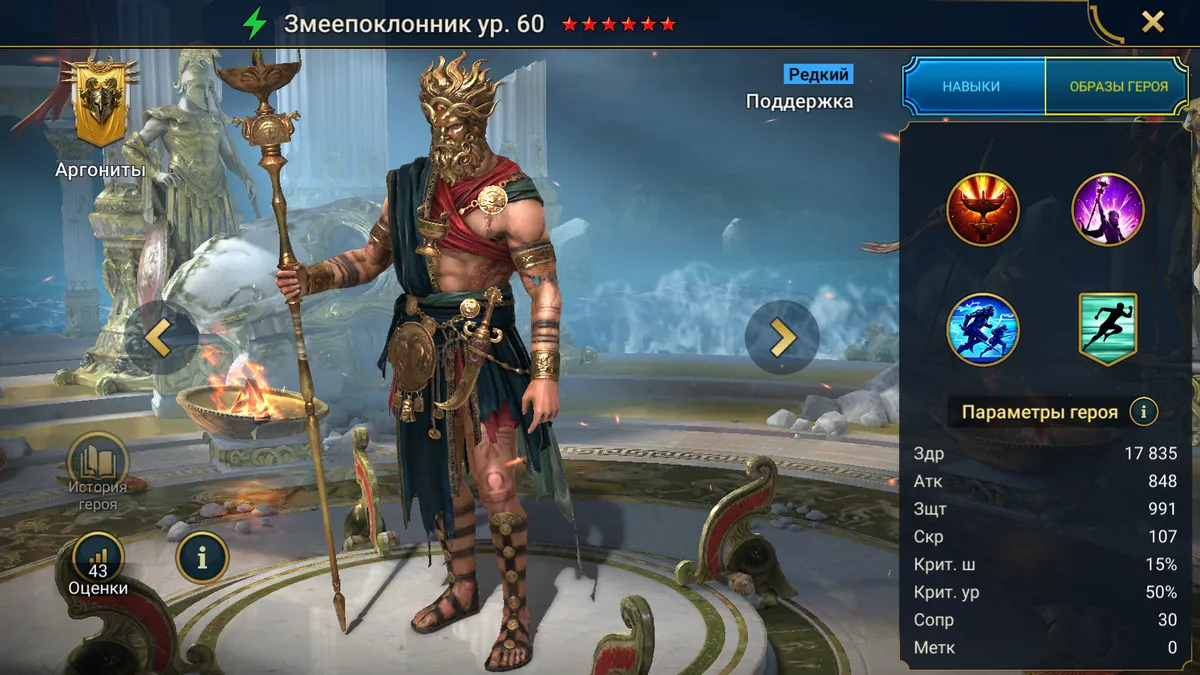Click the round info button beside Оценки
The image size is (1200, 675).
(202, 558)
